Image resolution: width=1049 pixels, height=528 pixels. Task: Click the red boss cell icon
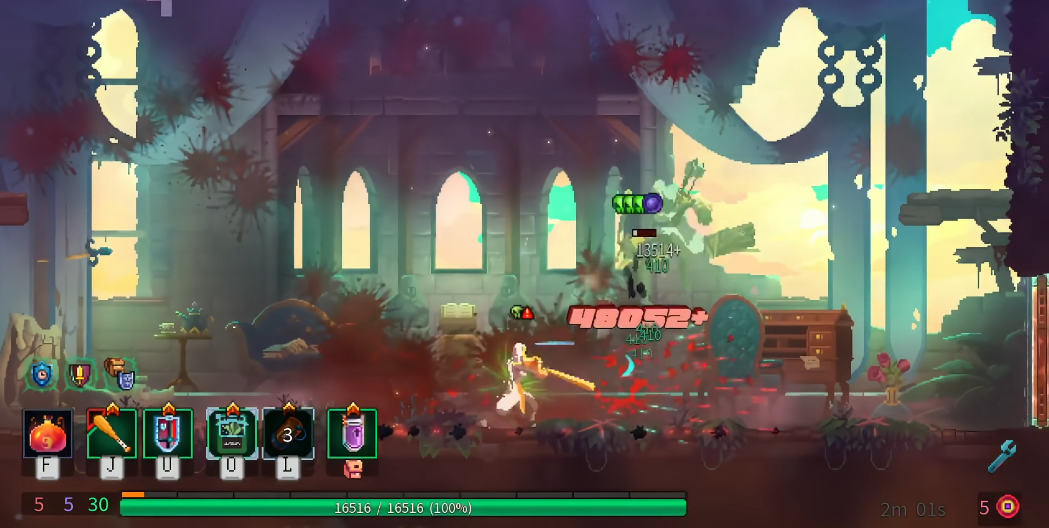coord(1008,507)
